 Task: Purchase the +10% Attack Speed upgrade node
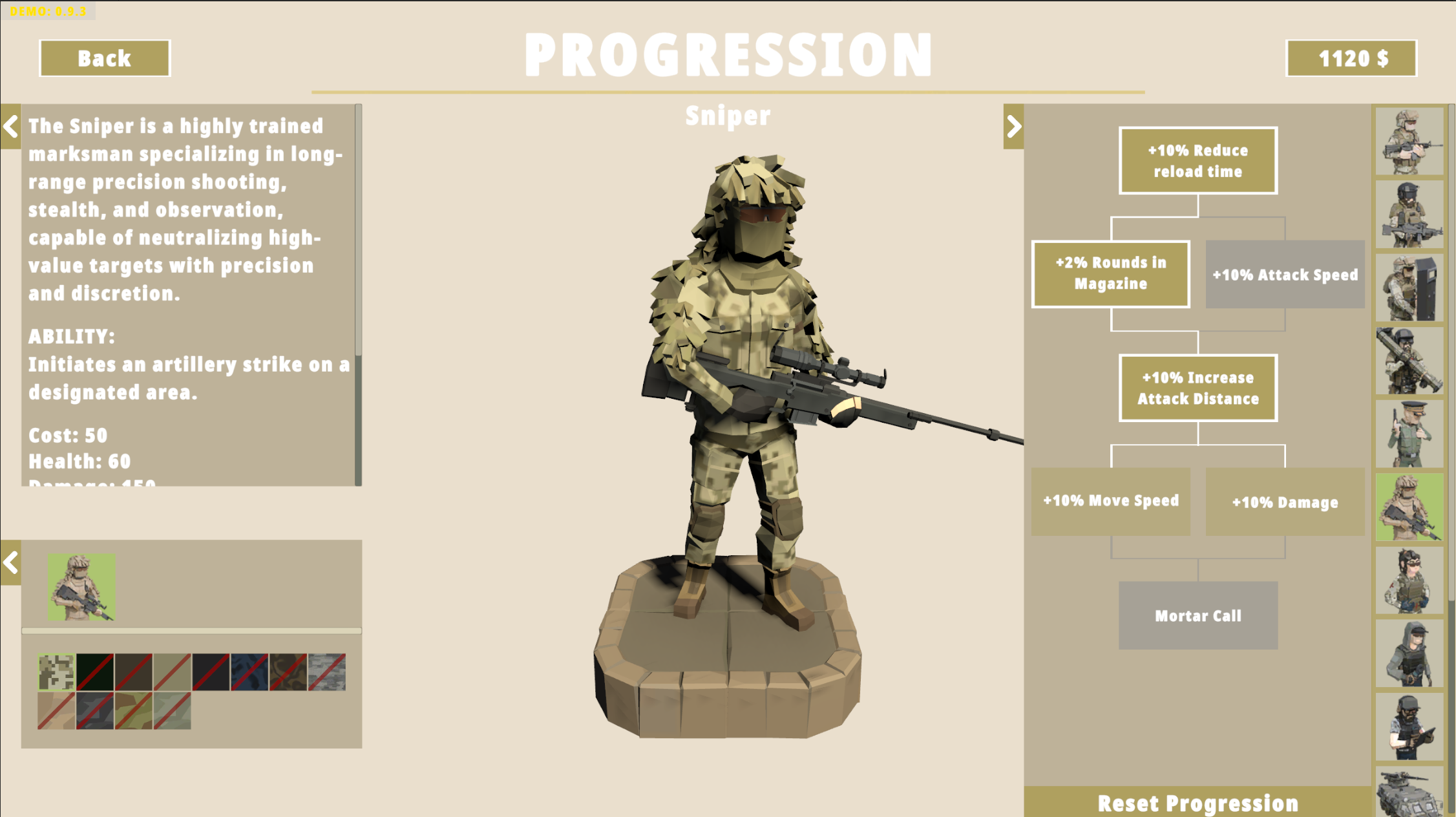tap(1285, 275)
